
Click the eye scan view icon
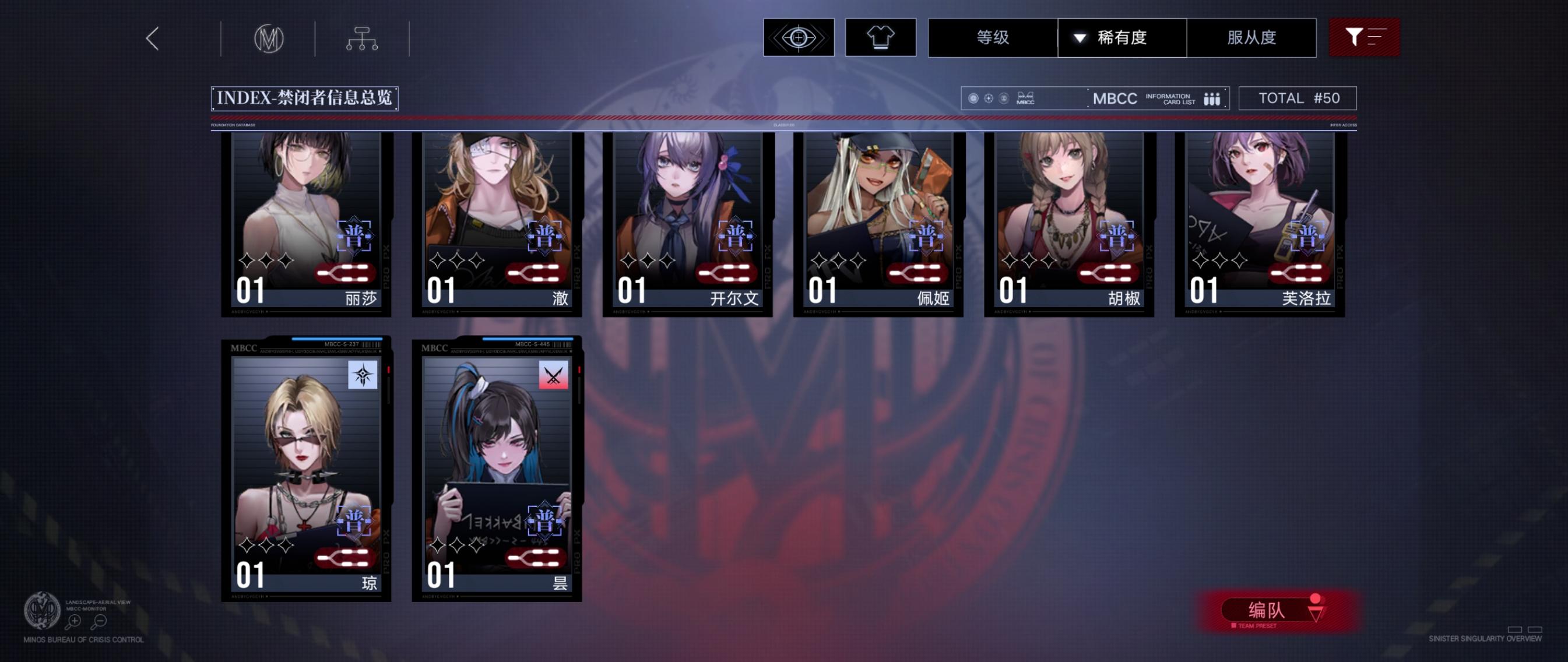coord(799,38)
